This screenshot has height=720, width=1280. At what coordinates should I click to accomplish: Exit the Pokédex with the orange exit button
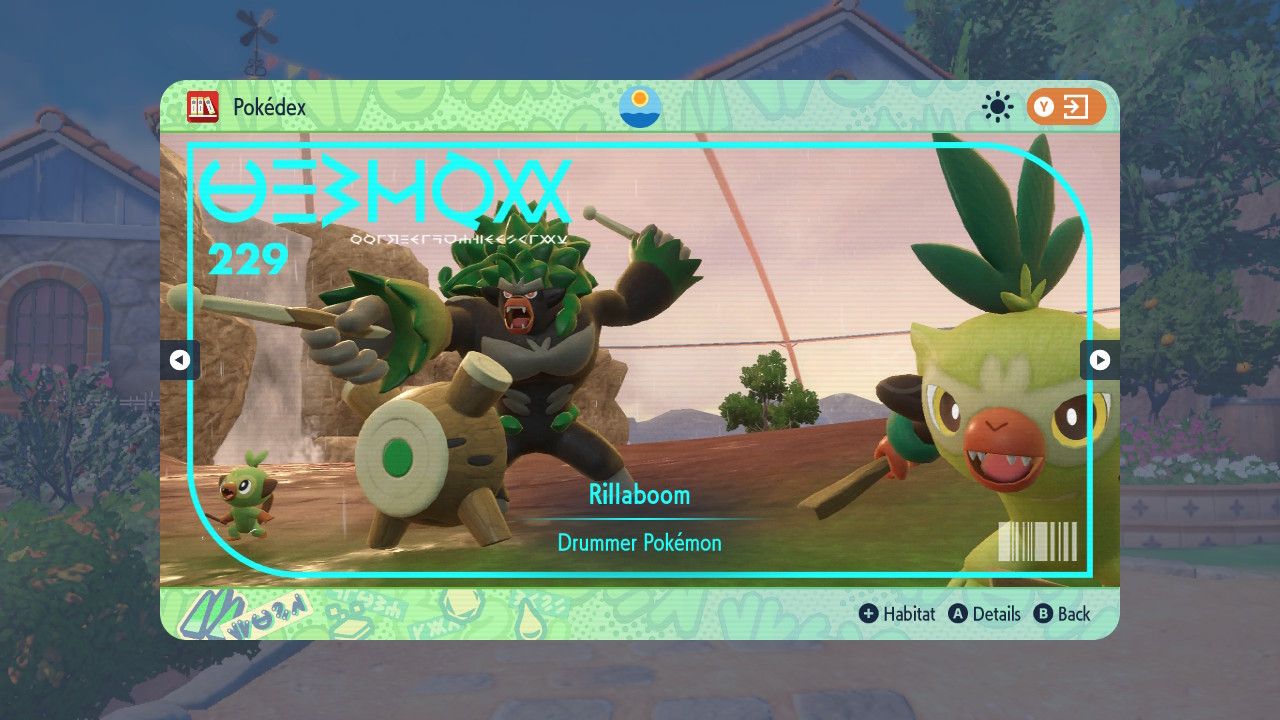[x=1065, y=107]
